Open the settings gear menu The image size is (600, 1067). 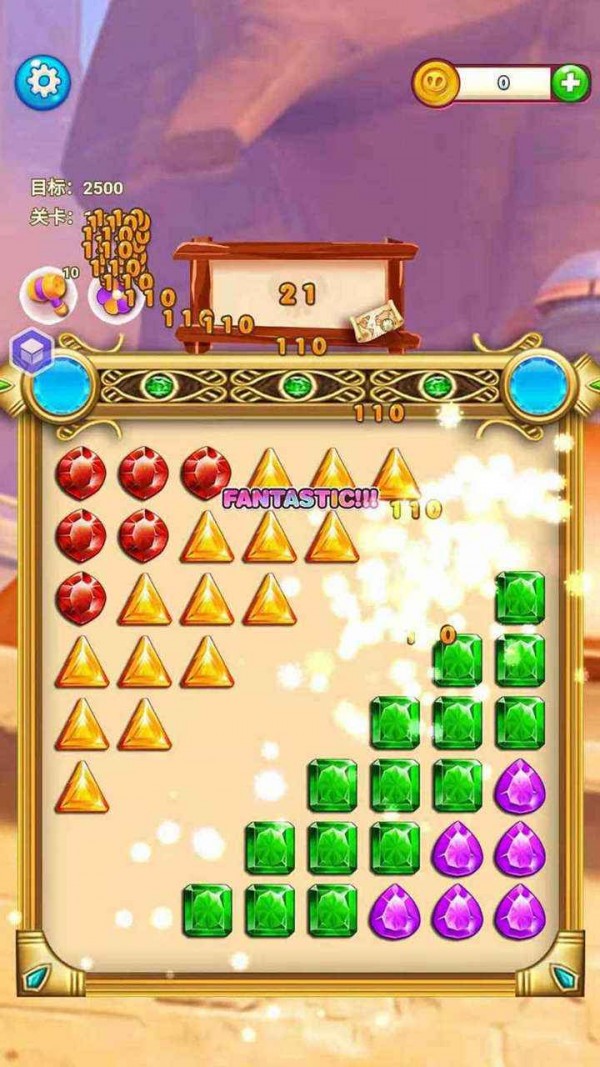42,79
